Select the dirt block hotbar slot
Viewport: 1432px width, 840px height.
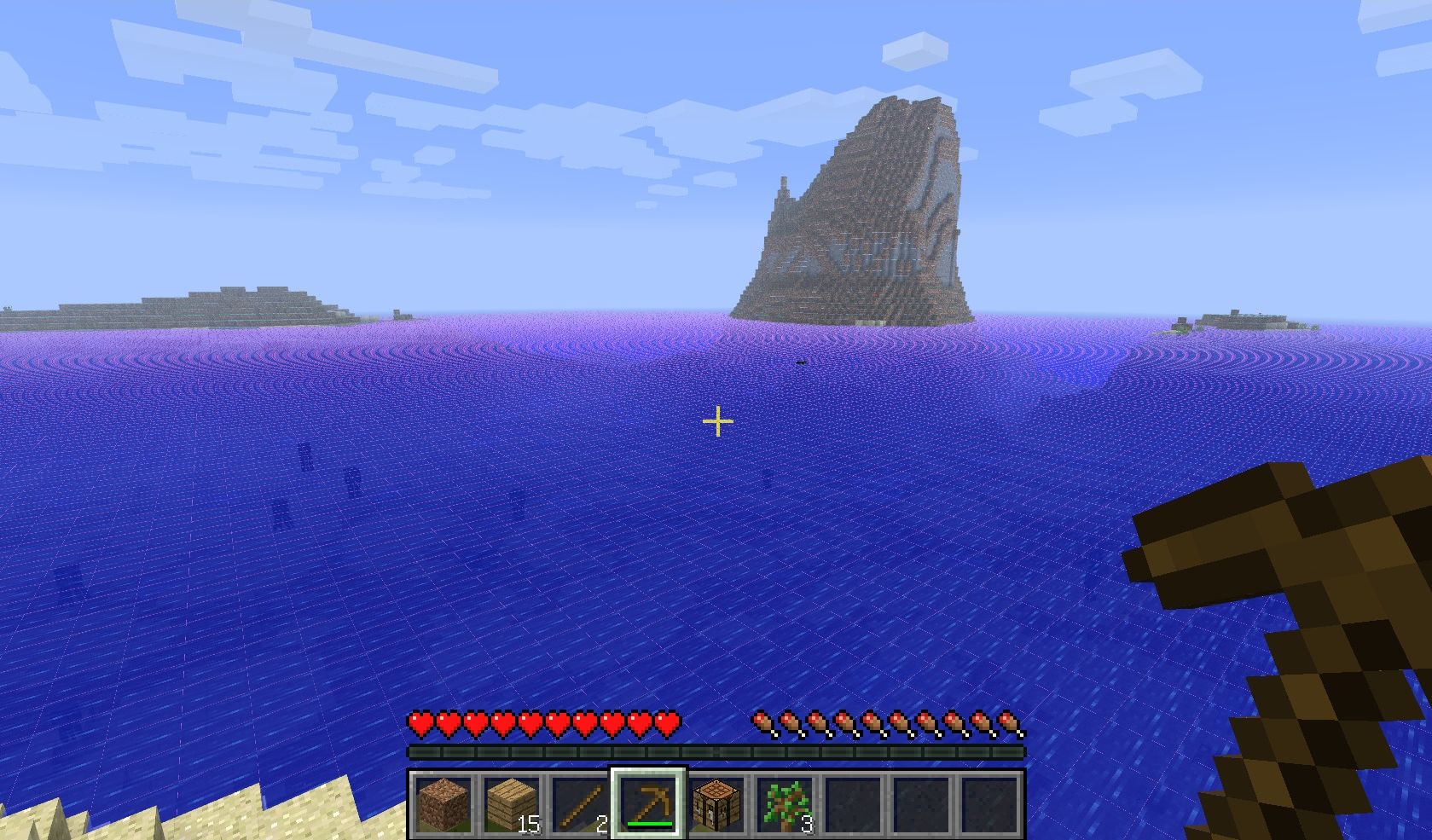coord(443,804)
